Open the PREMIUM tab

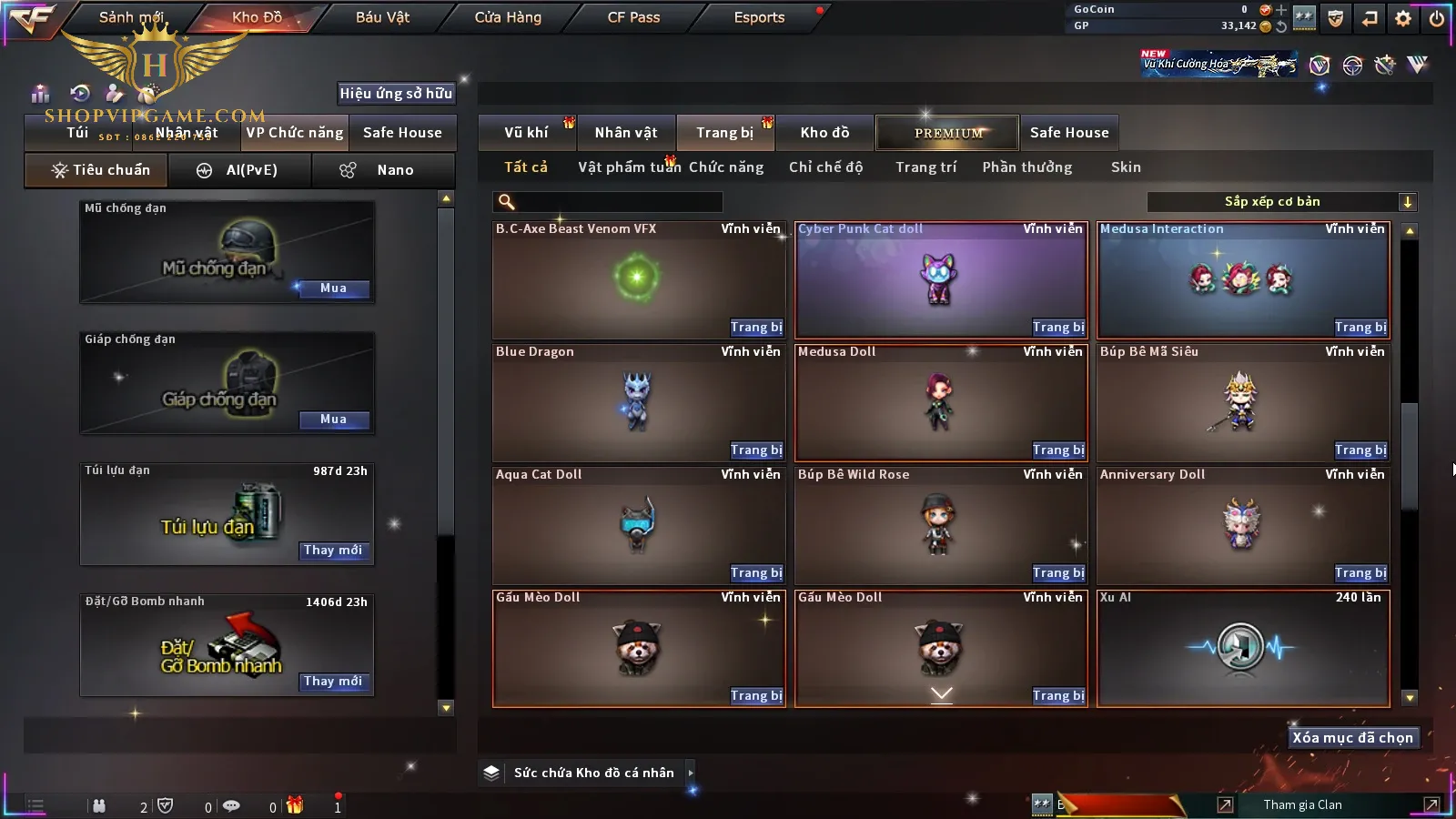(948, 133)
